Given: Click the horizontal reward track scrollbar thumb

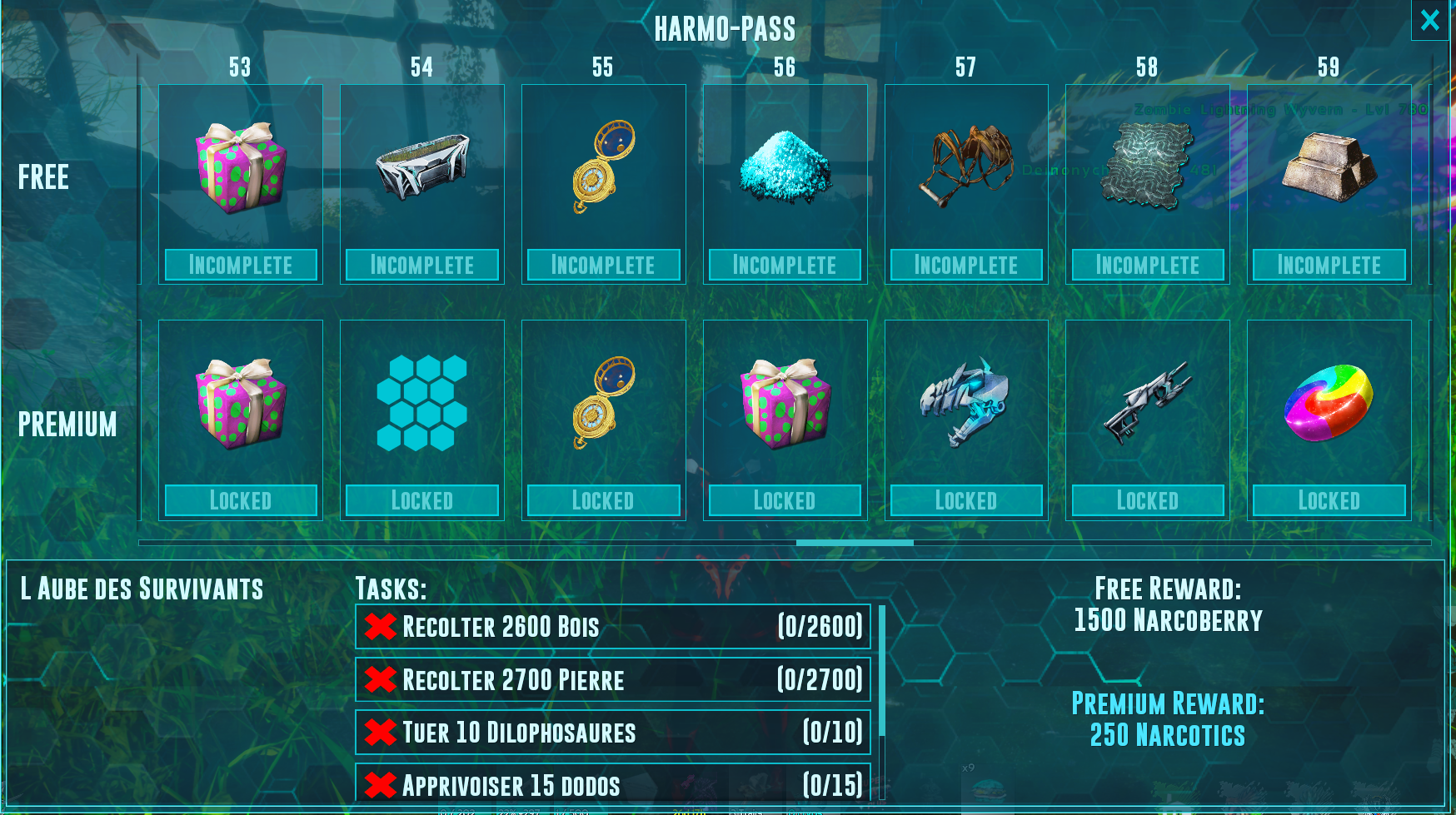Looking at the screenshot, I should click(855, 543).
